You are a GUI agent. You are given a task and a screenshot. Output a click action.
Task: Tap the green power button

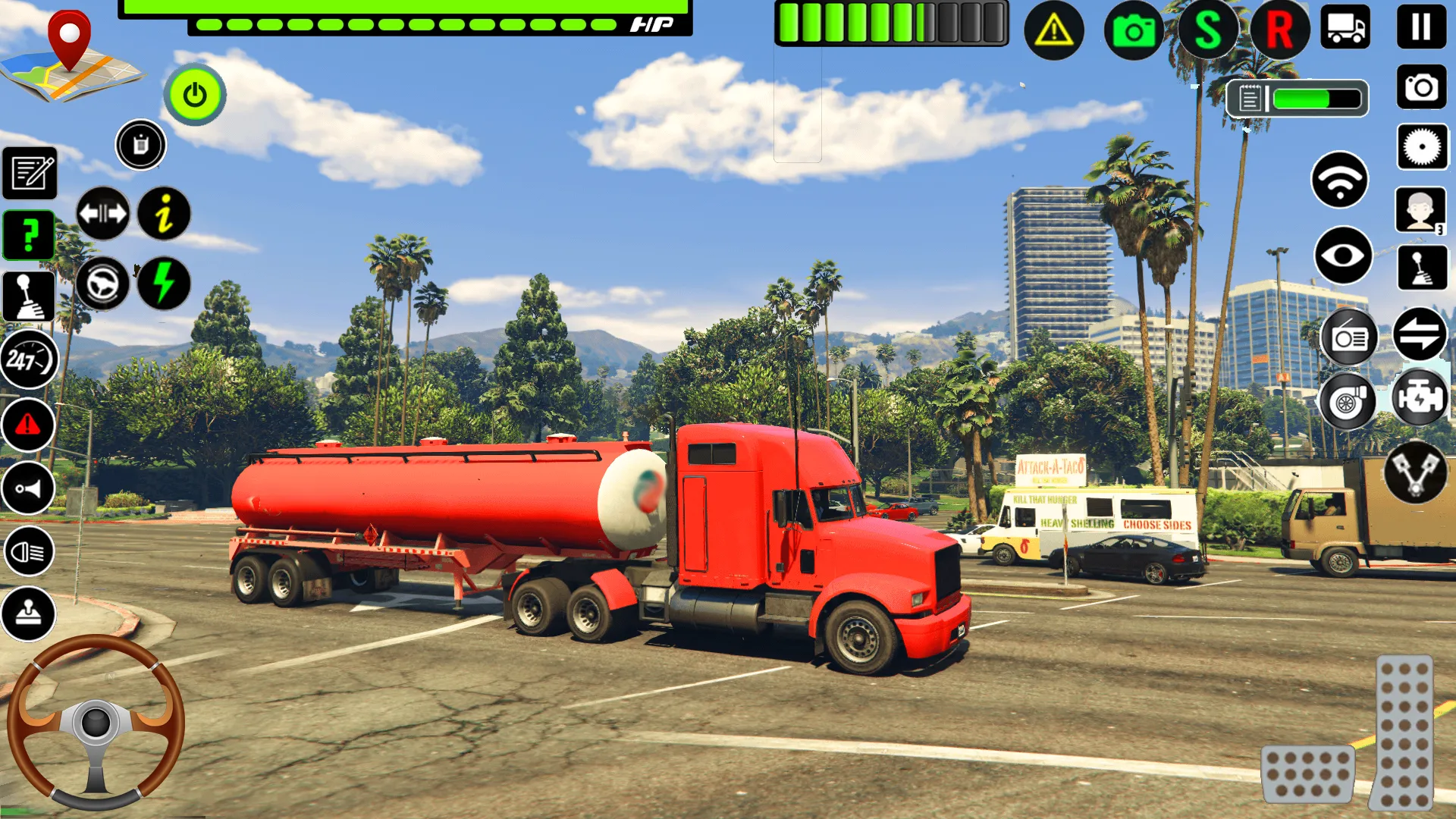(195, 95)
